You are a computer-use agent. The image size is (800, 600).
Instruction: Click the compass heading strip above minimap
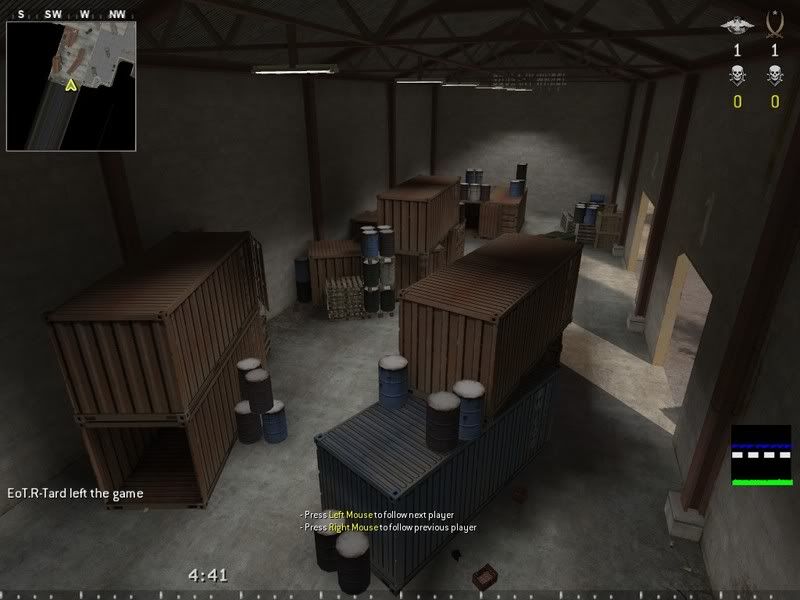71,15
